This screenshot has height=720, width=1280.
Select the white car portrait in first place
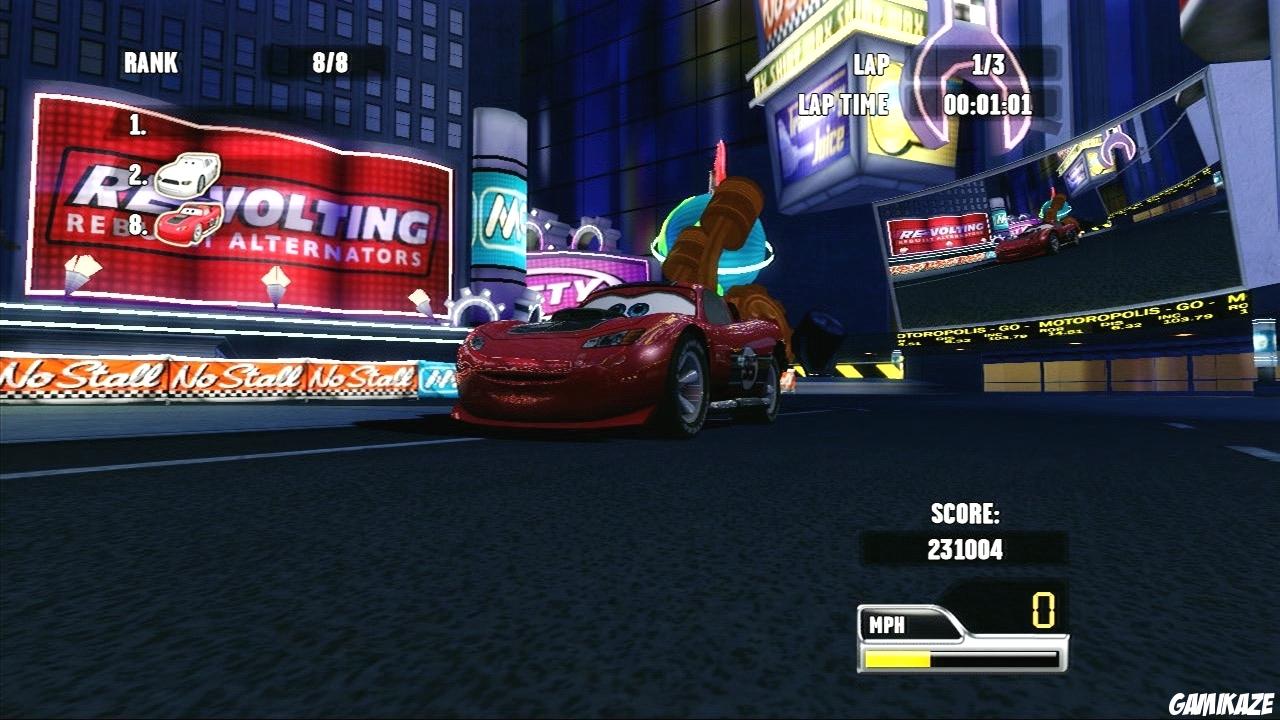(188, 172)
